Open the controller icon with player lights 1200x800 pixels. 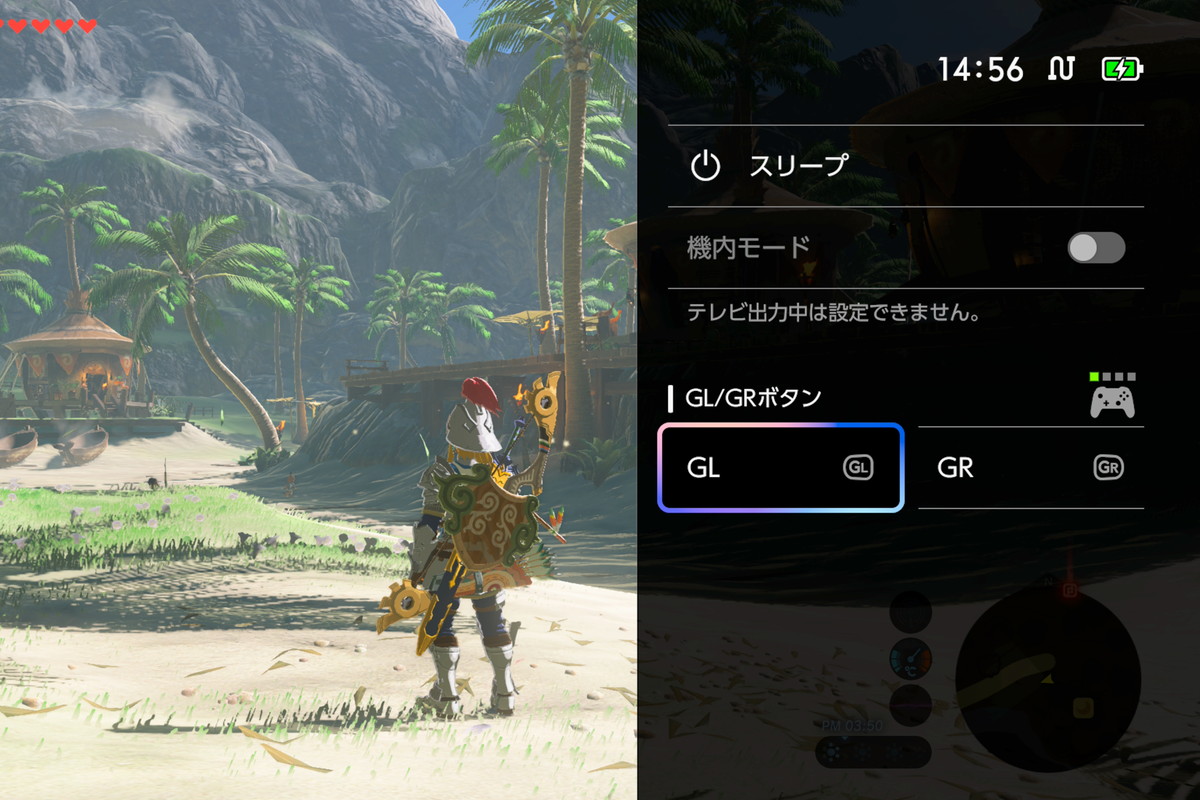(1112, 396)
